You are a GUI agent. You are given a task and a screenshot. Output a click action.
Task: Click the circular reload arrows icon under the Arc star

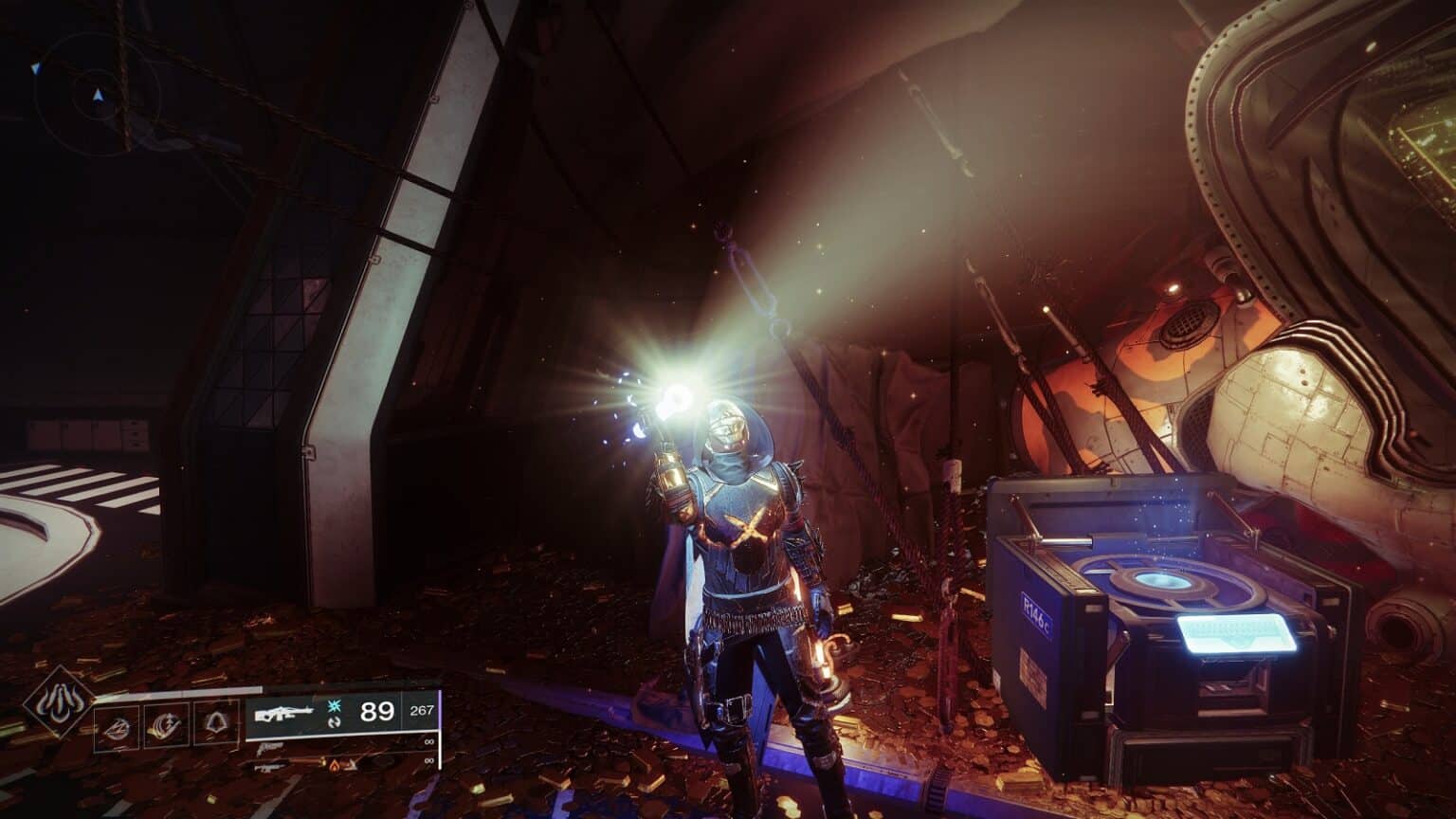(335, 724)
